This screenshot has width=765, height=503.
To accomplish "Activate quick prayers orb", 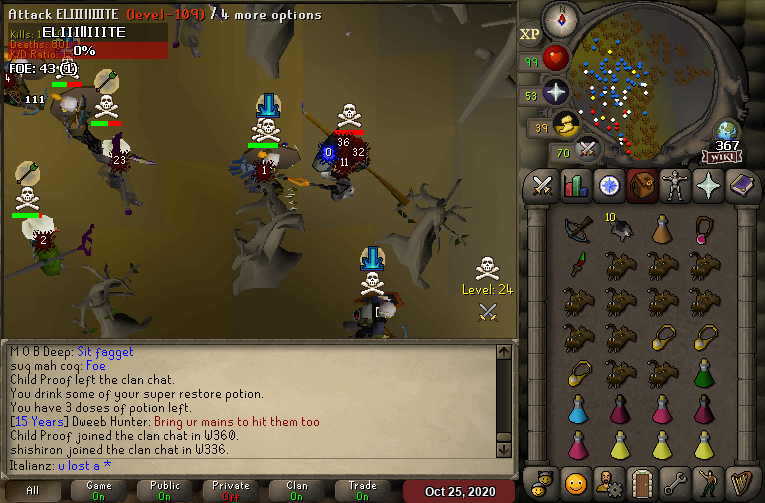I will [x=556, y=93].
